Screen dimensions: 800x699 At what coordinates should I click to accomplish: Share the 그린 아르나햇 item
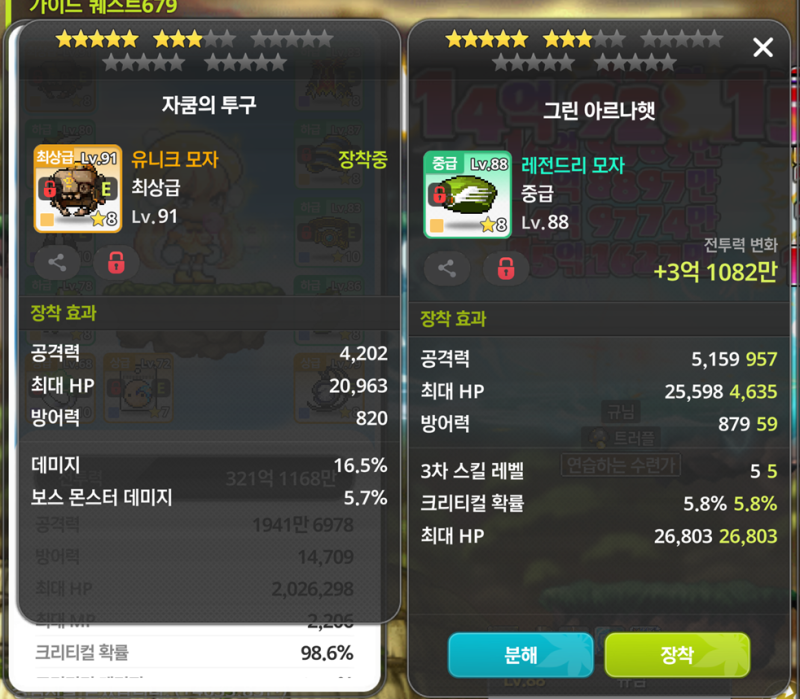tap(447, 268)
